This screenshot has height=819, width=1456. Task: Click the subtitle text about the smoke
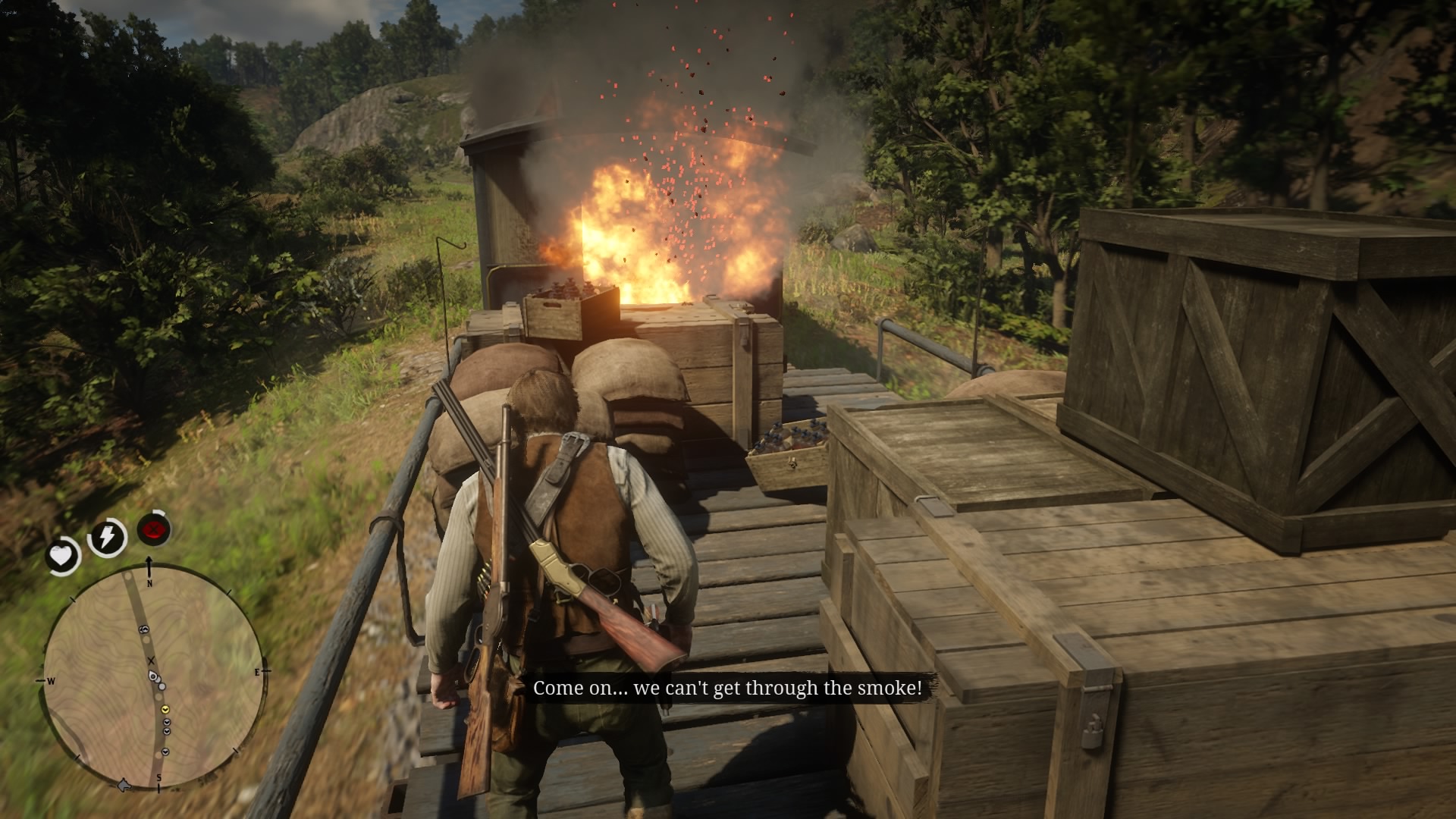(x=726, y=689)
